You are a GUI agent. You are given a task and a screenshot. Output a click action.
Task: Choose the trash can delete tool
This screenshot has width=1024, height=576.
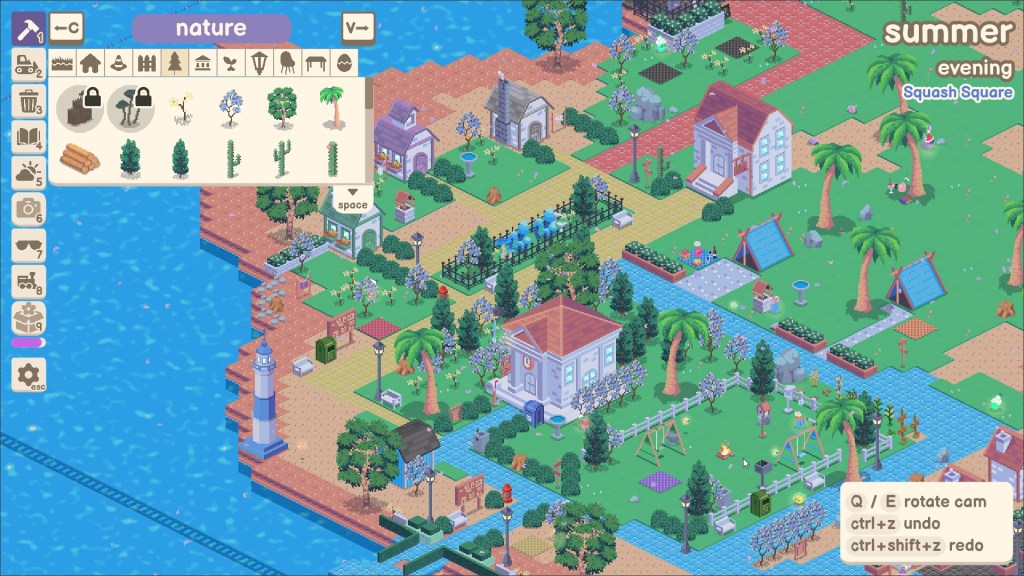[28, 101]
